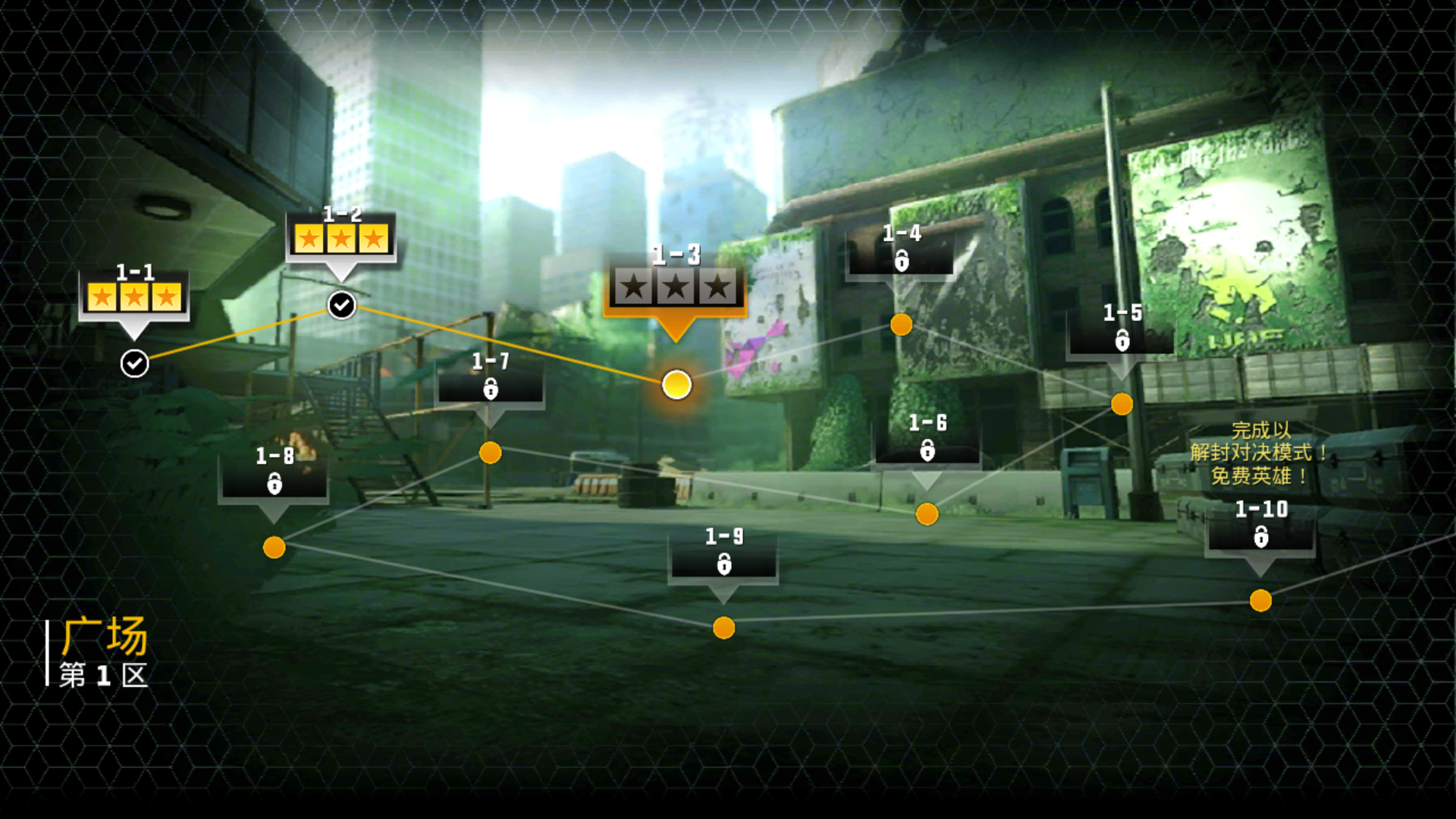Start the highlighted level 1-3
The height and width of the screenshot is (819, 1456).
click(x=676, y=384)
